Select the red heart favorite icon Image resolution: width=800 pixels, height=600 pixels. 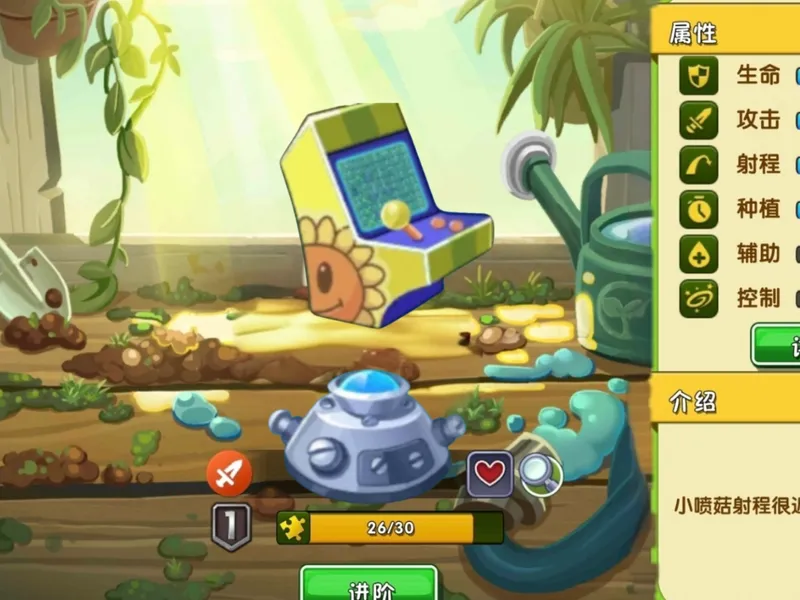click(x=489, y=473)
